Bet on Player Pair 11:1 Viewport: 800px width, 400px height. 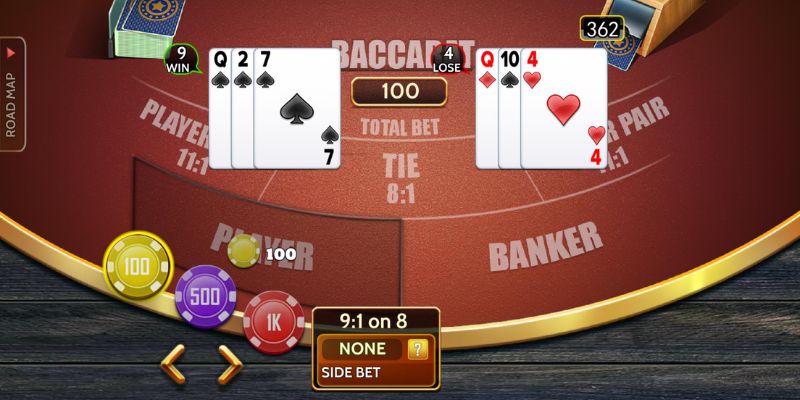pos(175,135)
